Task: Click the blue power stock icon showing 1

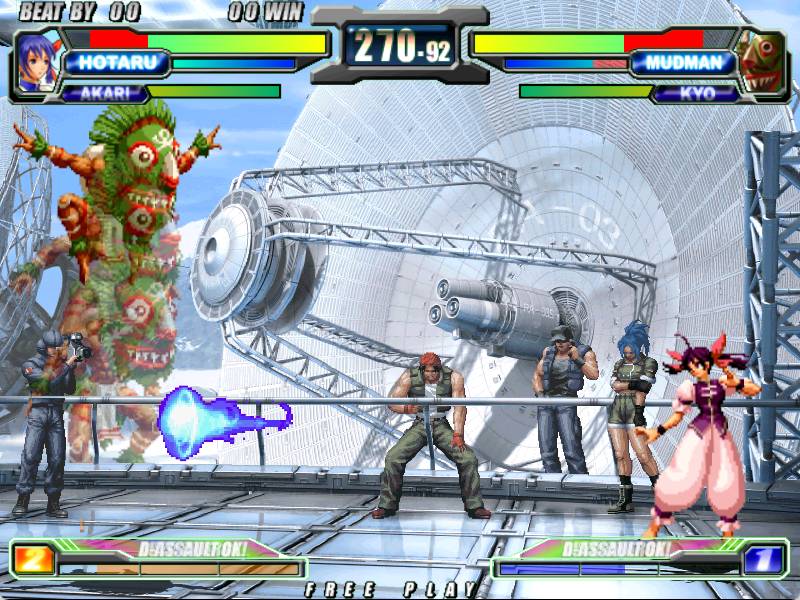Action: [x=765, y=557]
